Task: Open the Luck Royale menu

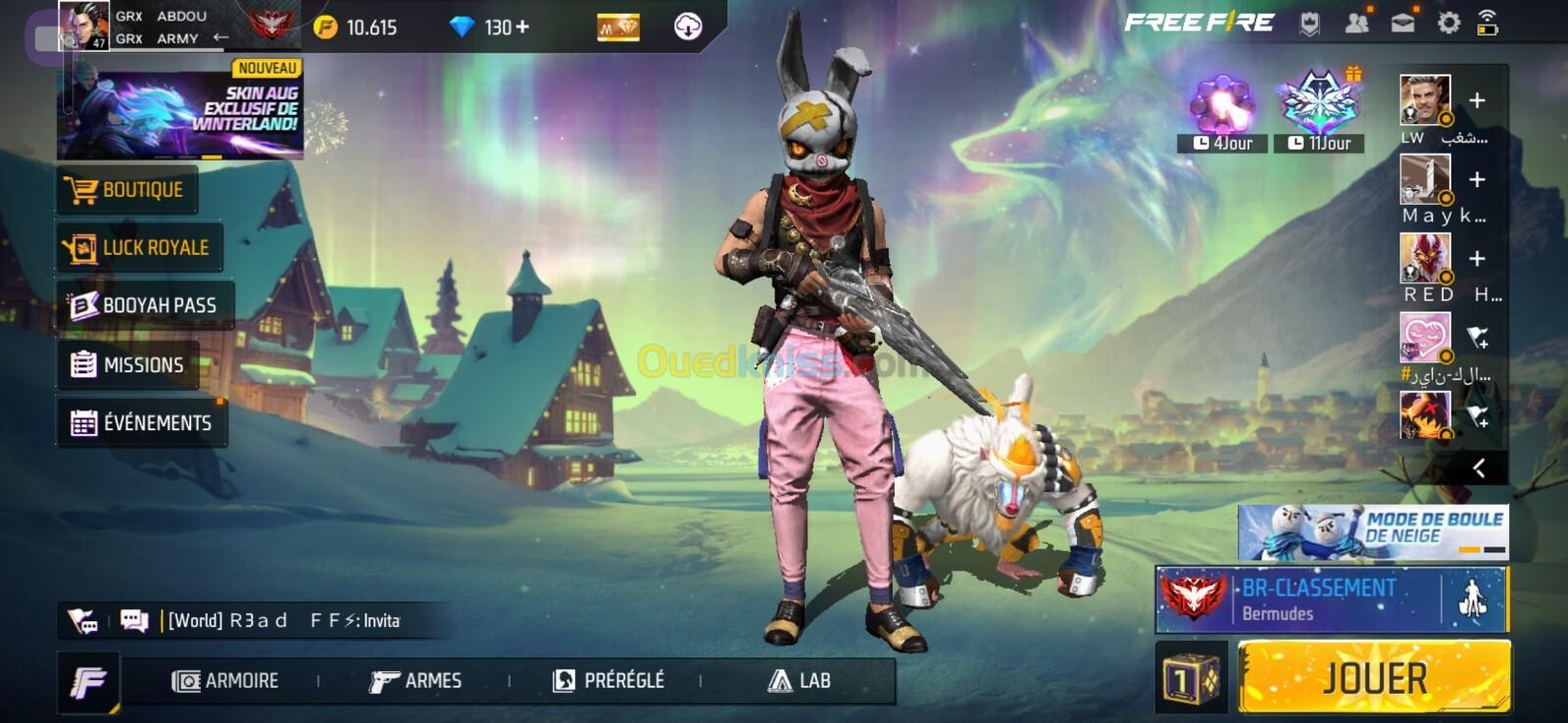Action: (x=138, y=248)
